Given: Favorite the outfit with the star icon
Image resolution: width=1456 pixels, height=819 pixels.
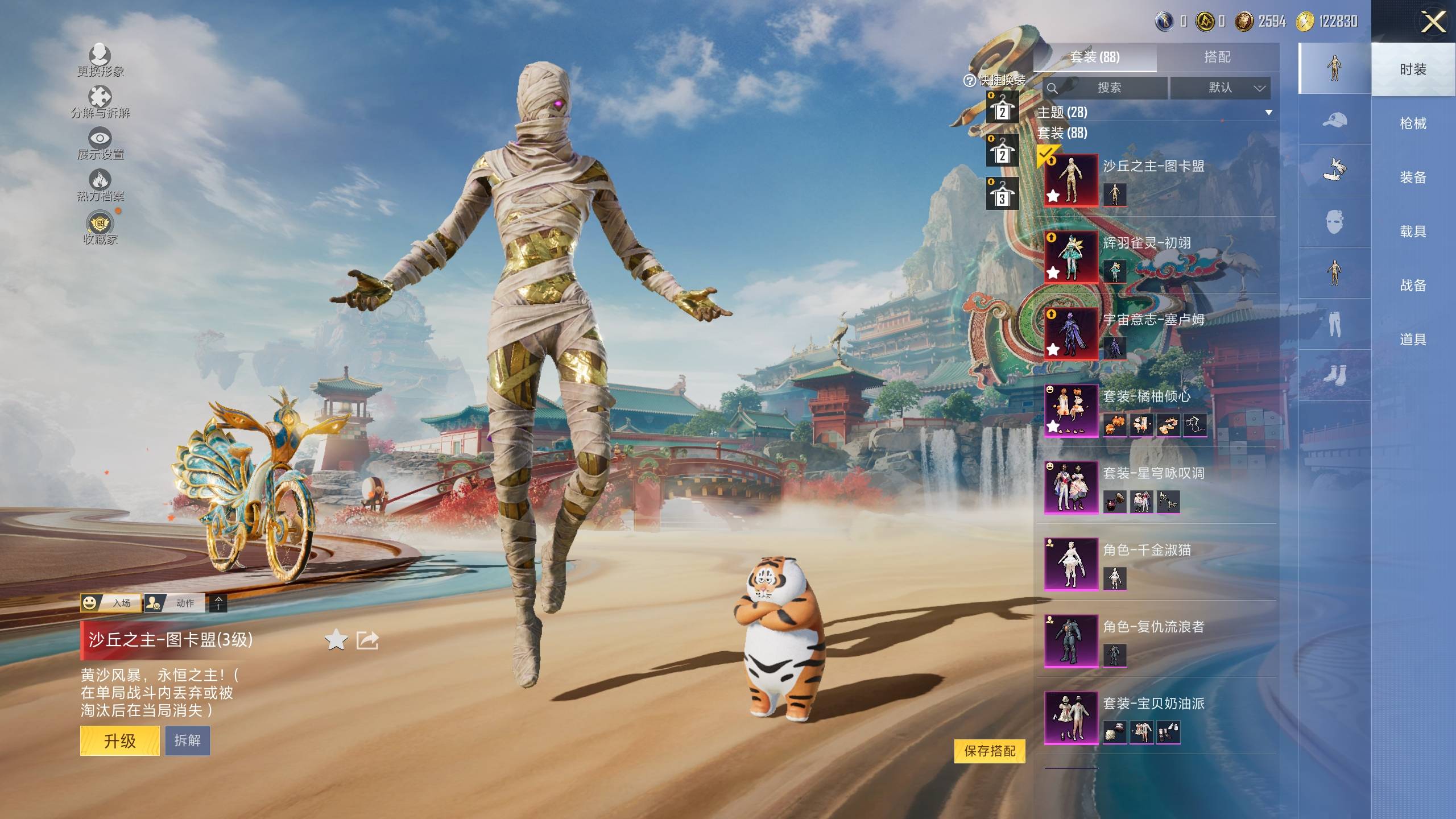Looking at the screenshot, I should (x=336, y=640).
